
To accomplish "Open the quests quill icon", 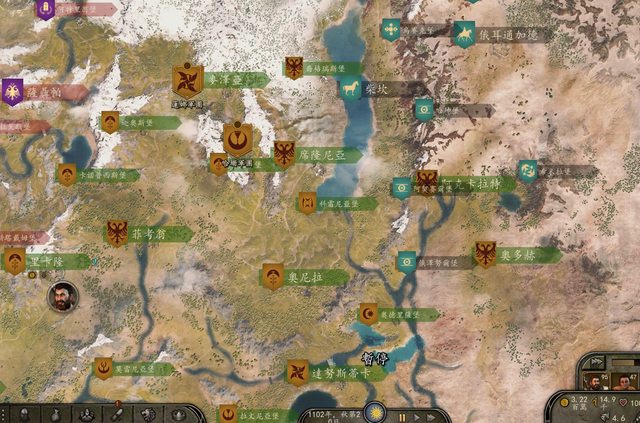I will (117, 414).
